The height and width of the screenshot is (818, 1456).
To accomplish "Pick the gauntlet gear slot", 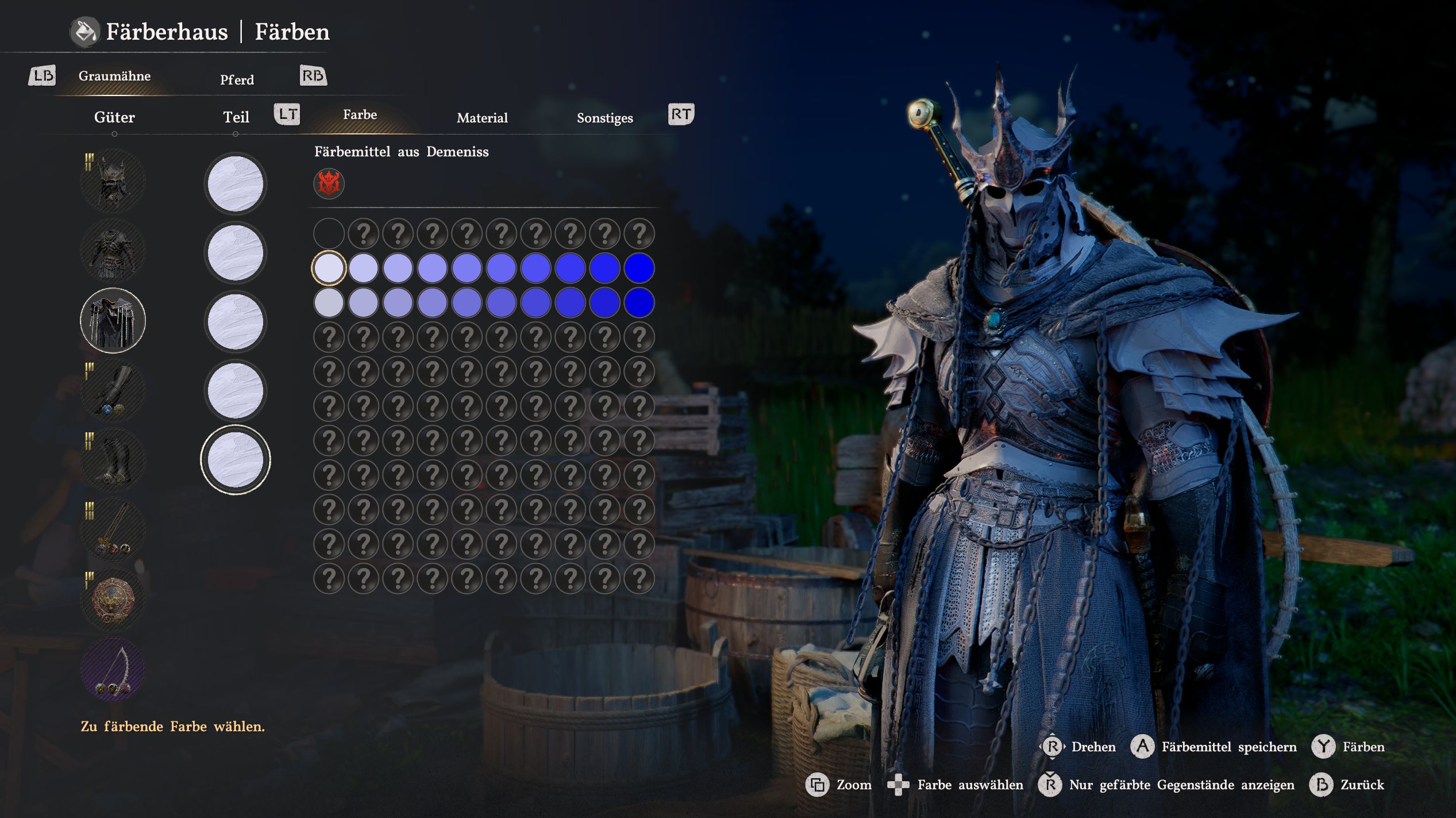I will coord(113,391).
